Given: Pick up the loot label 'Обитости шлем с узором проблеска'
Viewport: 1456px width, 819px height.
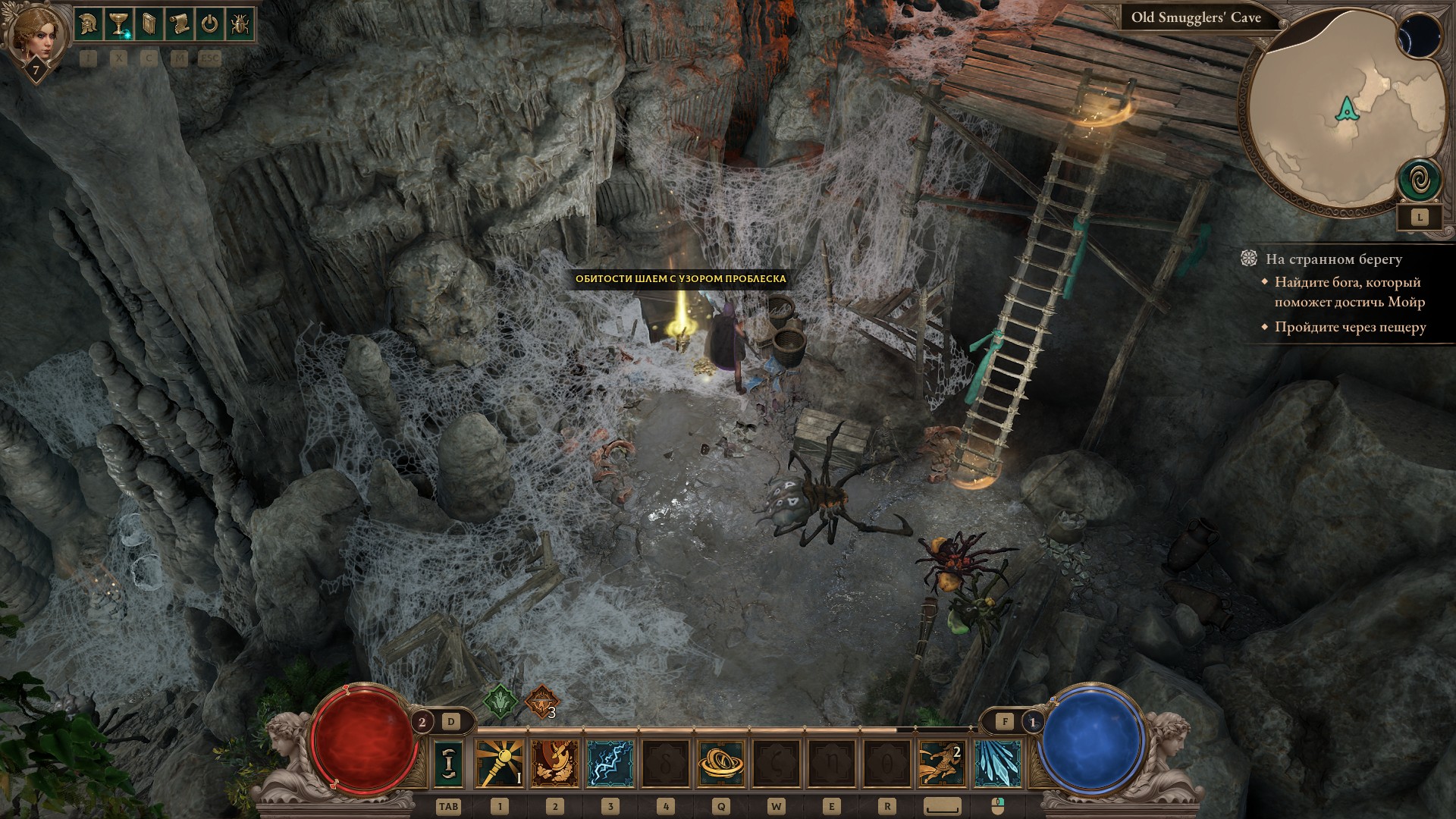Looking at the screenshot, I should pos(680,279).
